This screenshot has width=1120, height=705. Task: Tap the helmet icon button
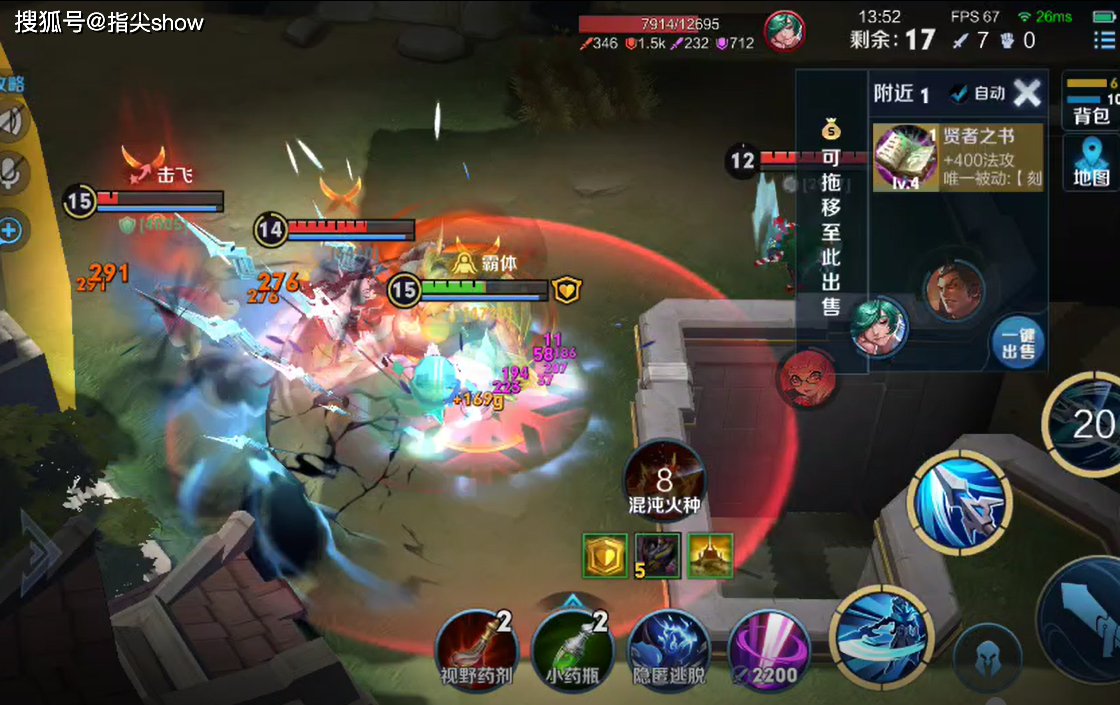[986, 657]
